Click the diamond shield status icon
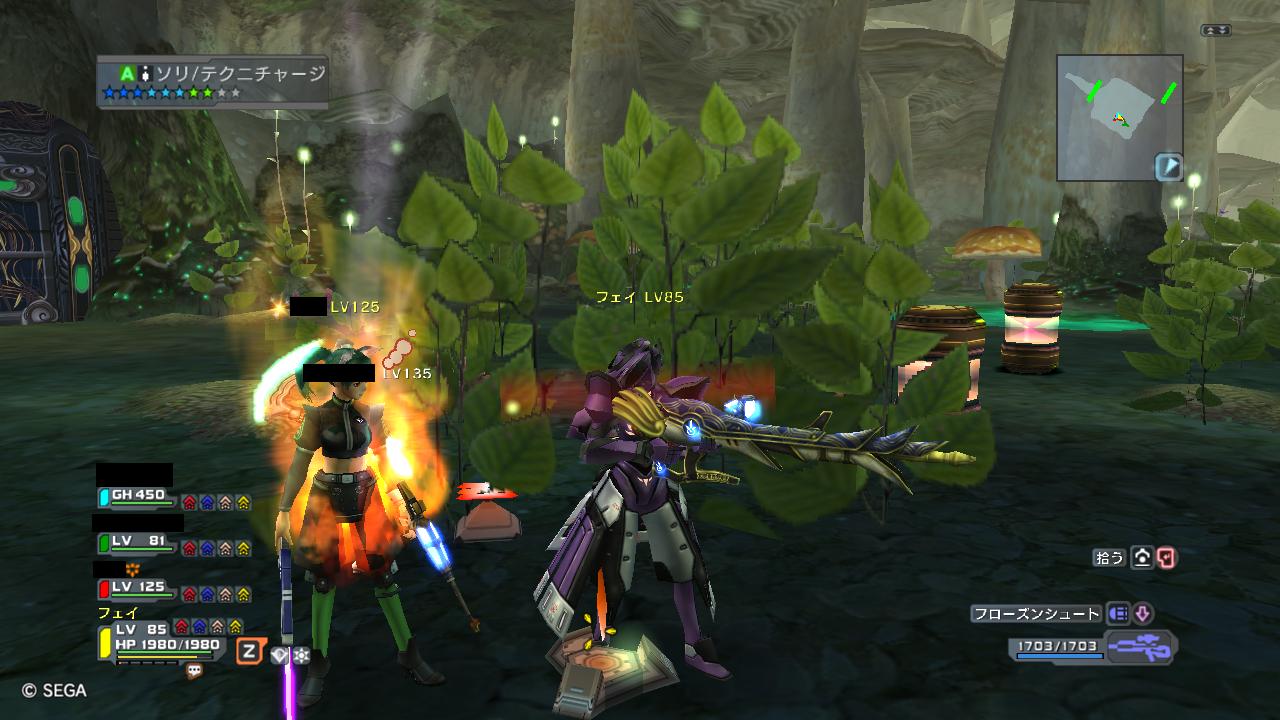The width and height of the screenshot is (1280, 720). [279, 656]
